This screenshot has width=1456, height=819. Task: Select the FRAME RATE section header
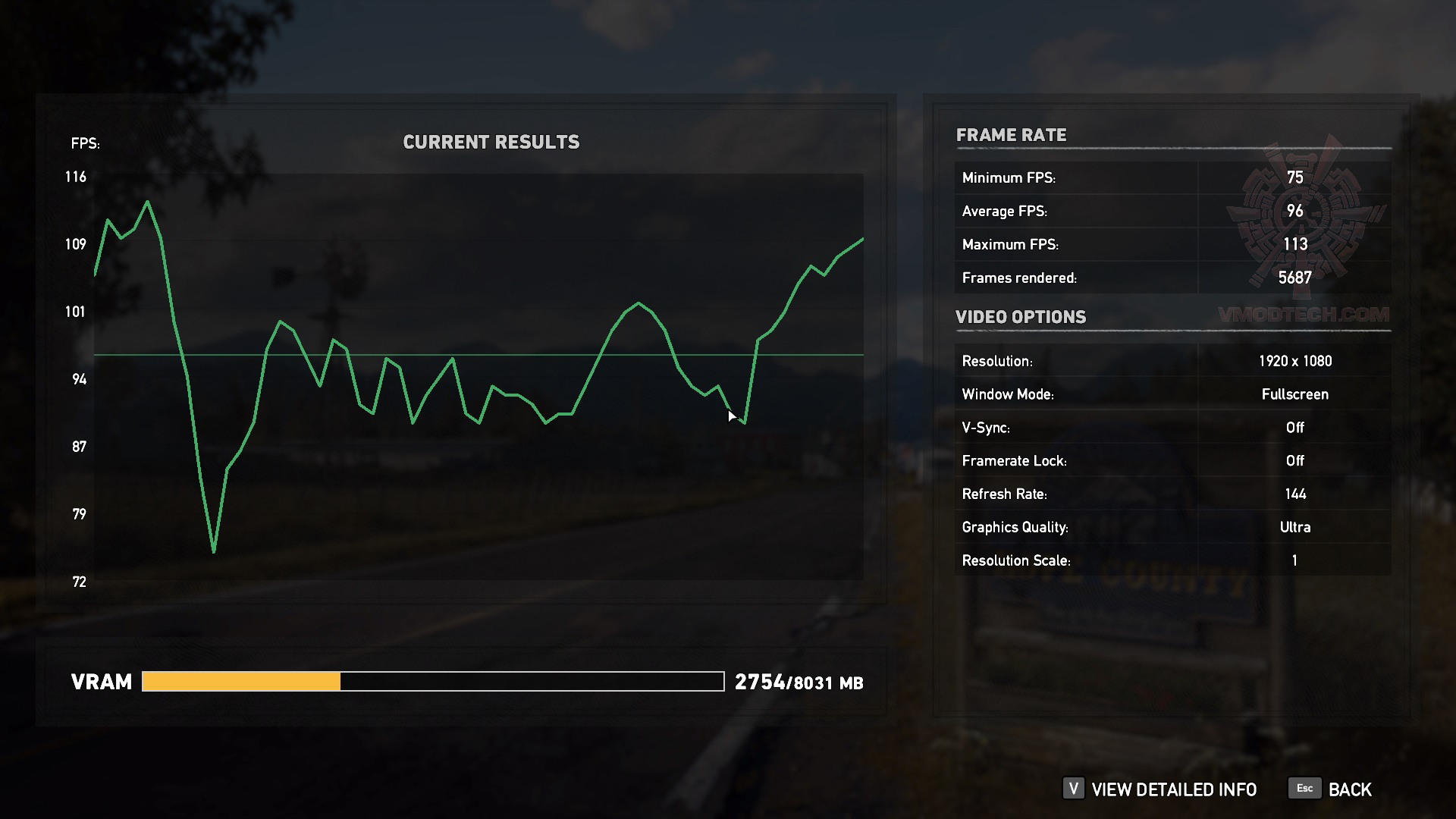pos(1012,135)
